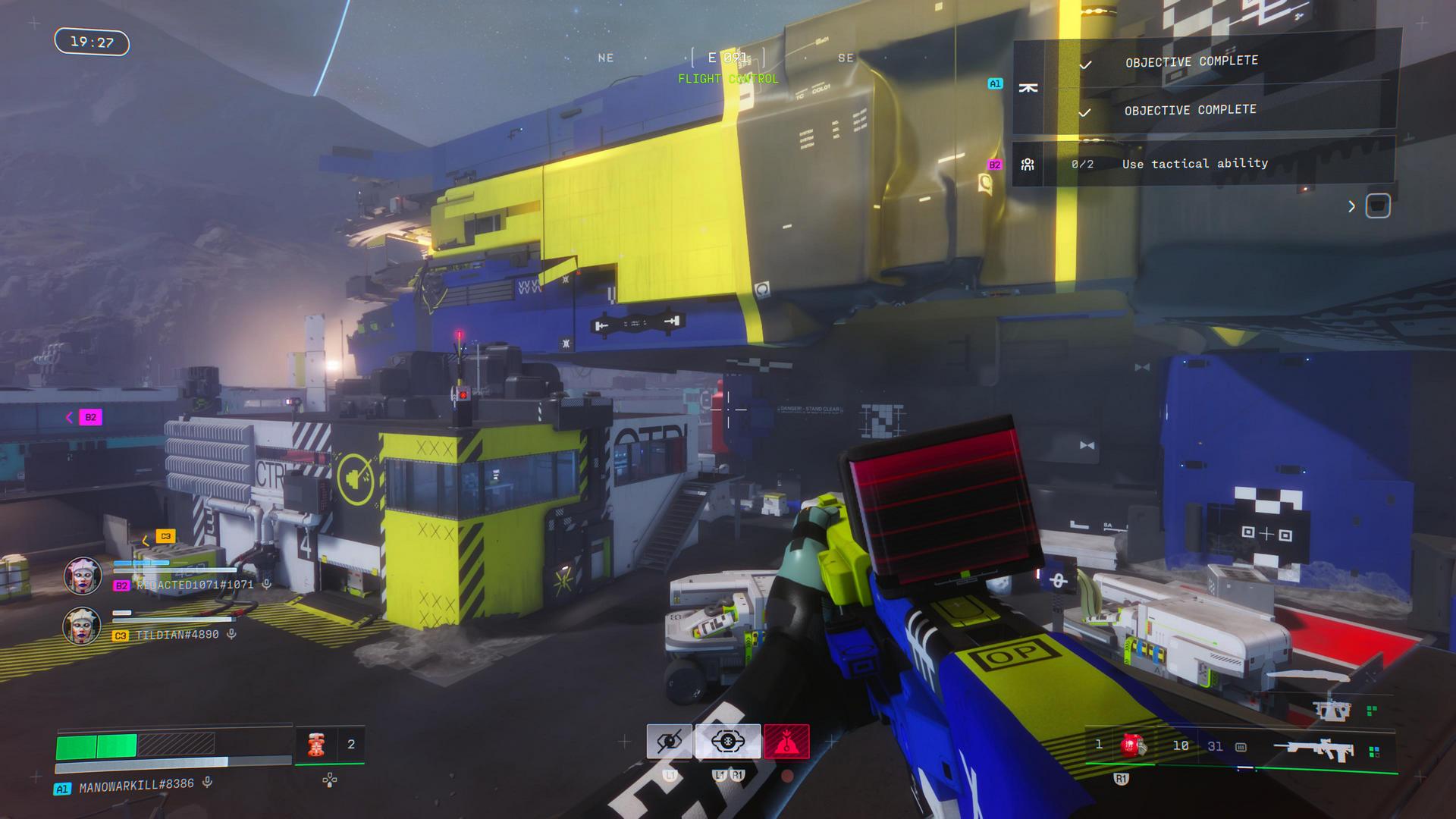This screenshot has height=819, width=1456.
Task: Click the first Objective Complete row
Action: click(1191, 61)
